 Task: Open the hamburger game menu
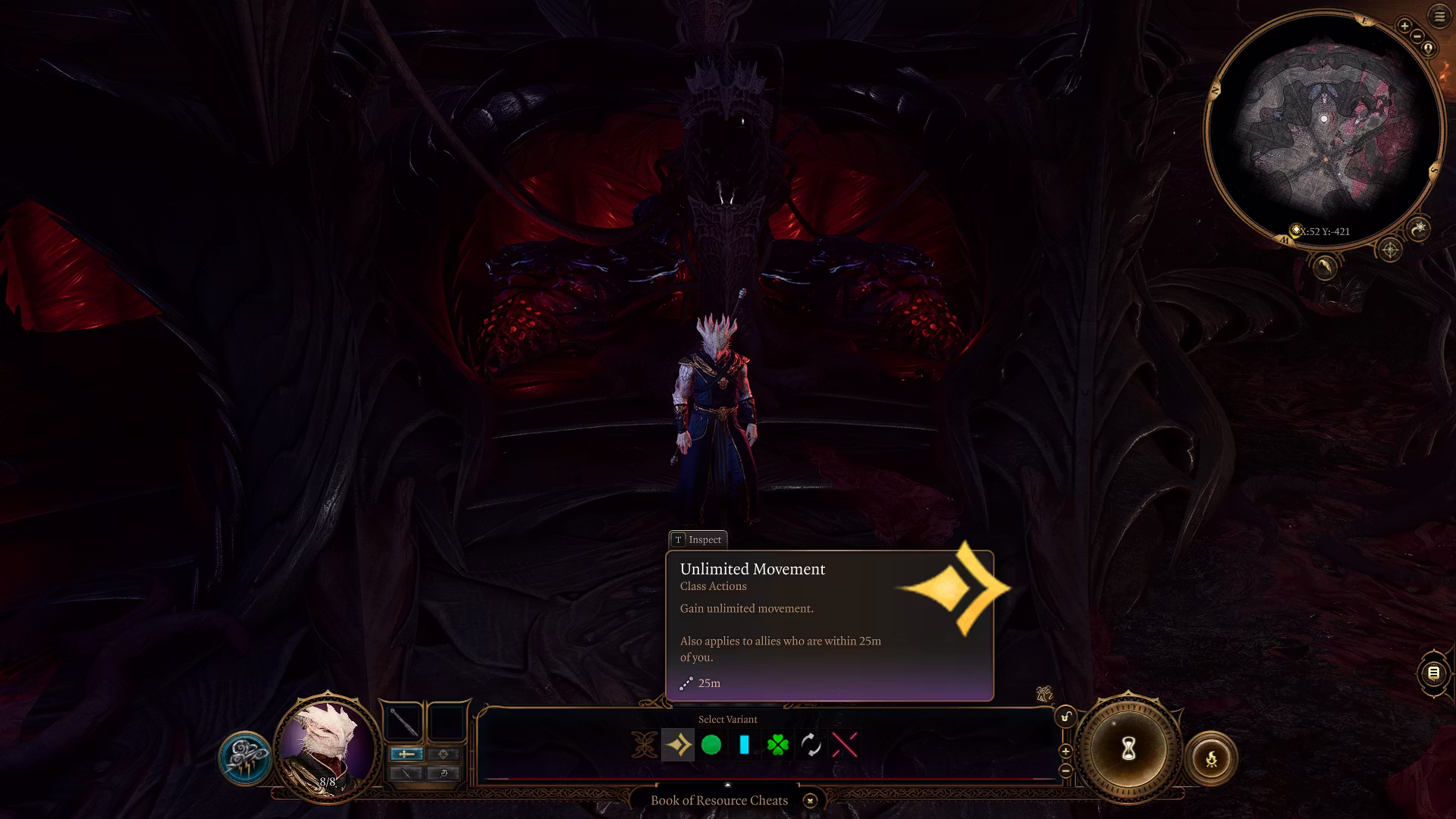click(1439, 17)
